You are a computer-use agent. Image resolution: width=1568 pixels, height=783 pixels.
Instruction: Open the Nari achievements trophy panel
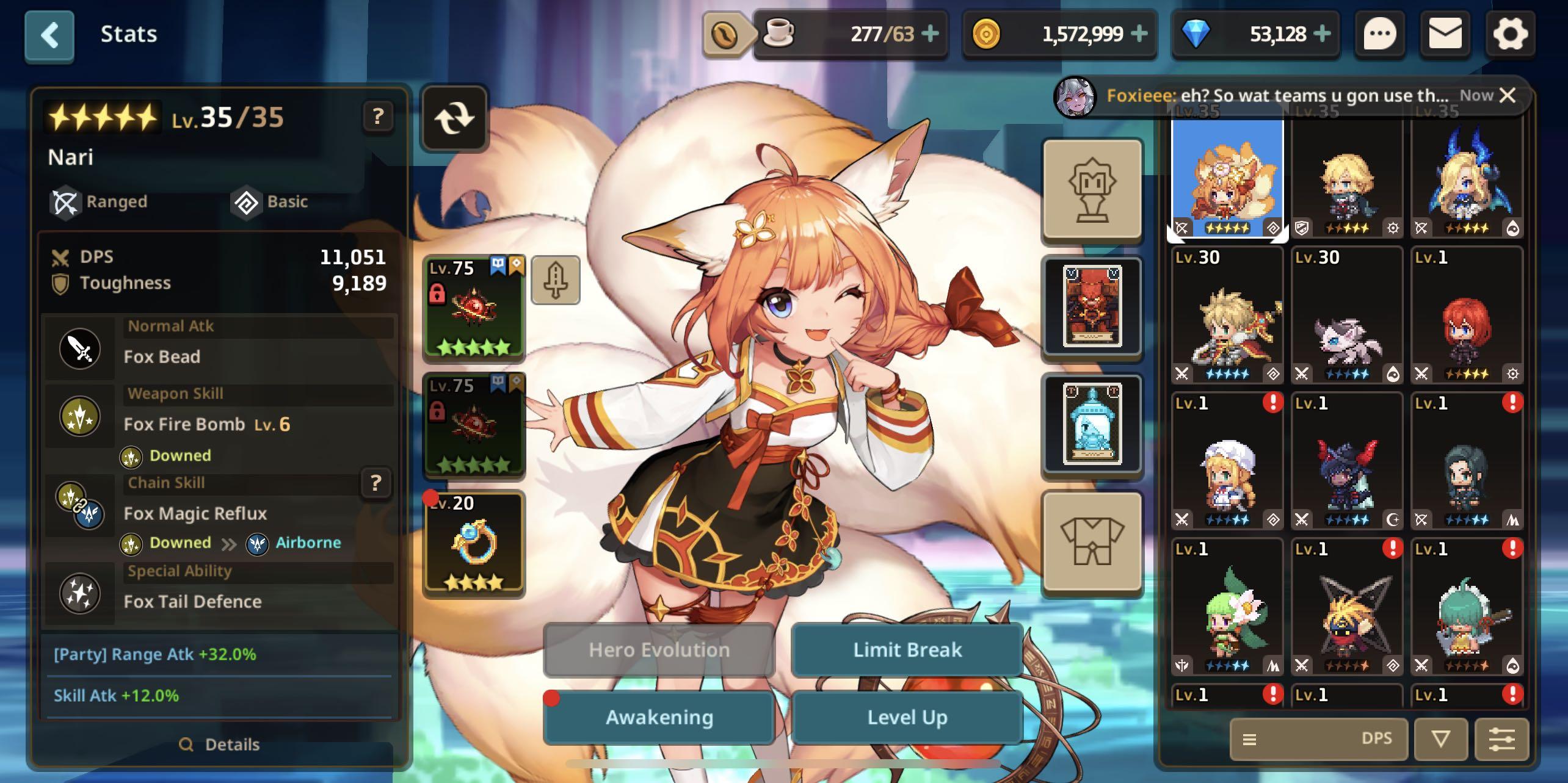(1092, 190)
